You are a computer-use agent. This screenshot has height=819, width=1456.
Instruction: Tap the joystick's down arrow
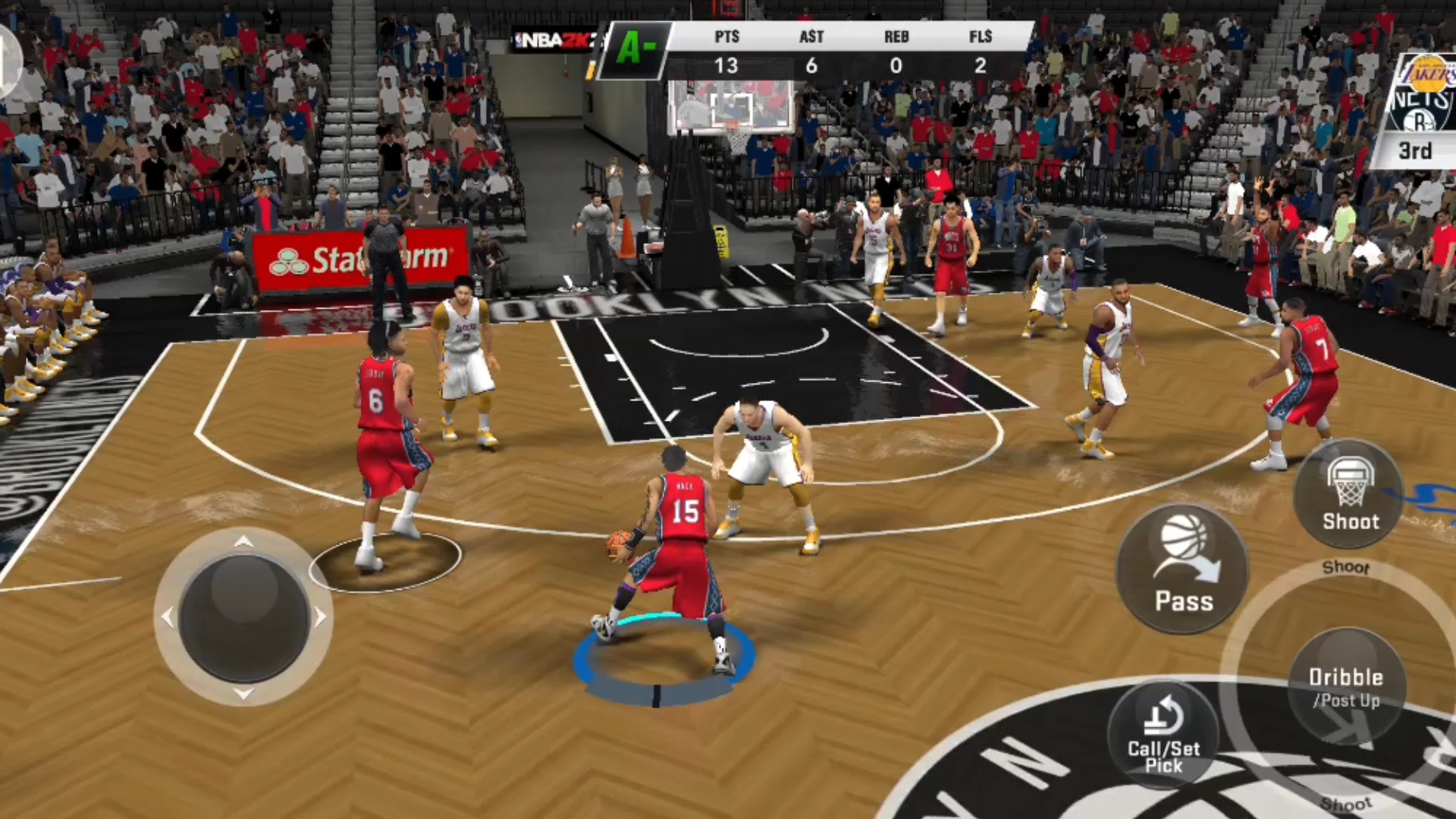pyautogui.click(x=243, y=693)
